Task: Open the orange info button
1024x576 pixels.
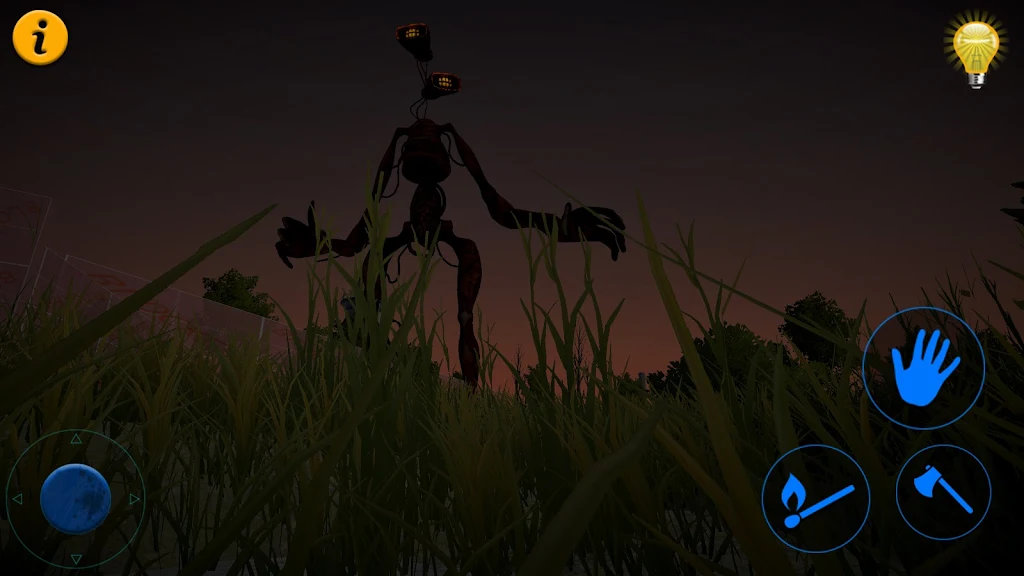Action: click(x=40, y=38)
